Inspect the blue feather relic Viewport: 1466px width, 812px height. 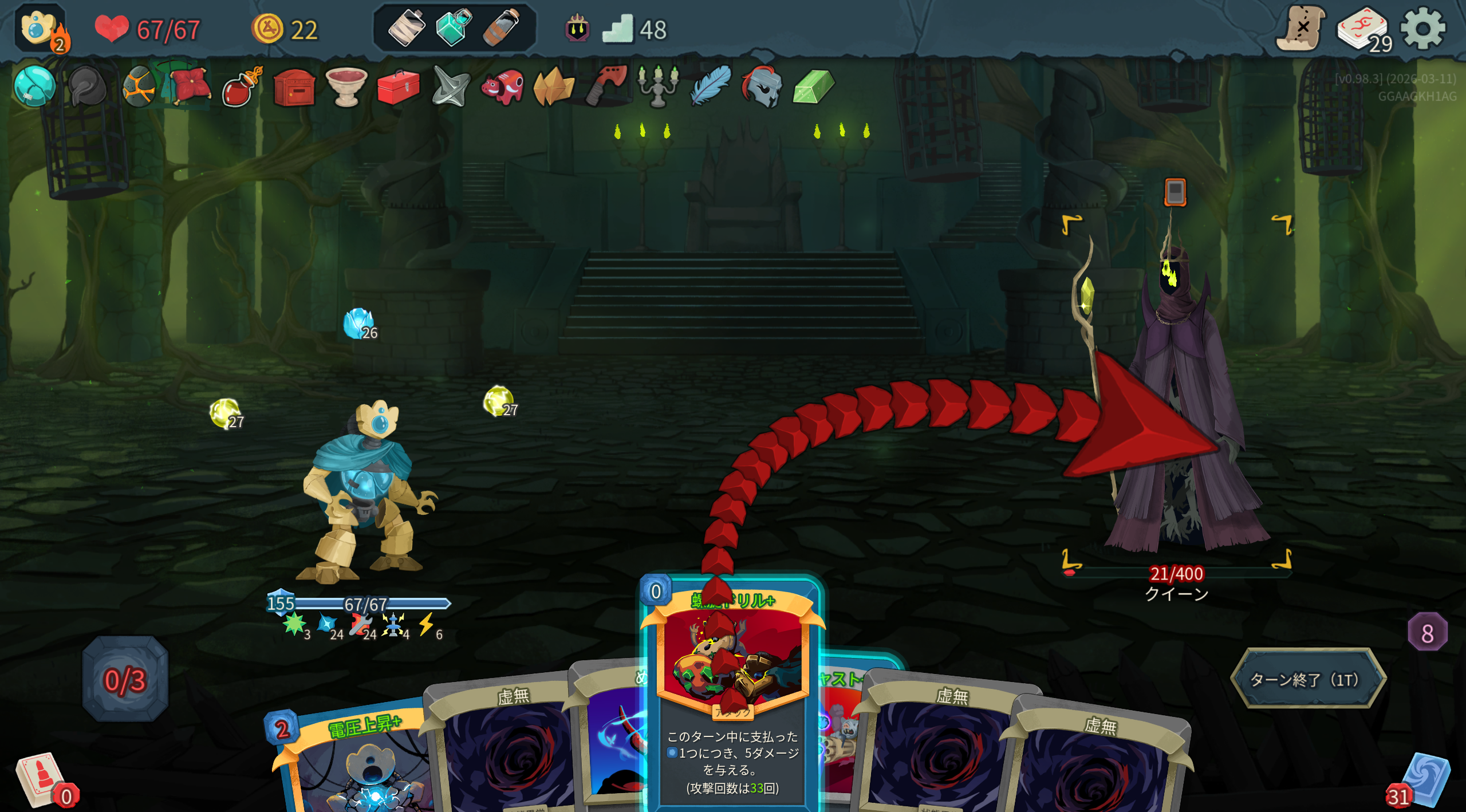pos(710,86)
